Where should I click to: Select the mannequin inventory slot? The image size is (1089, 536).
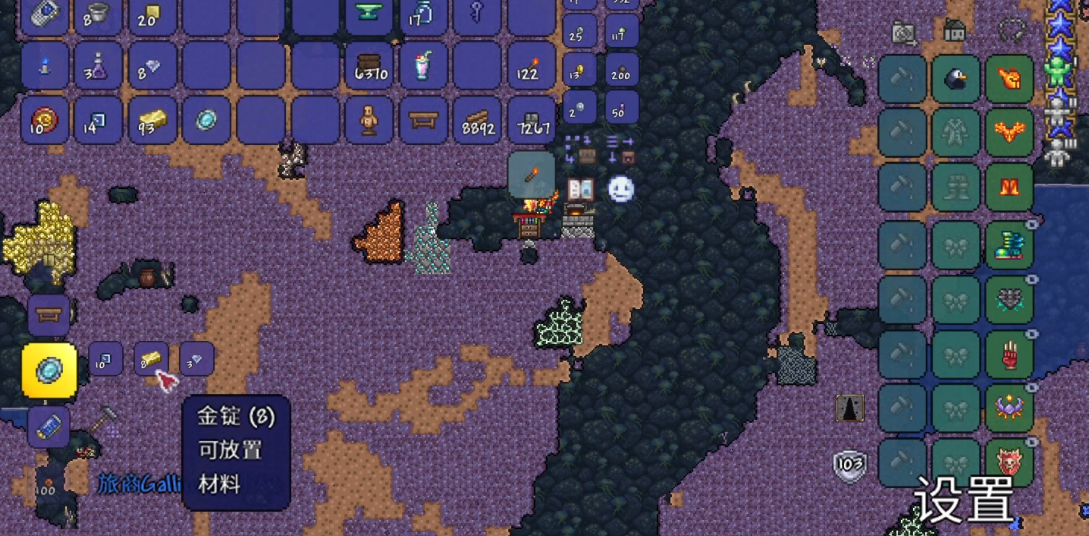pos(368,120)
